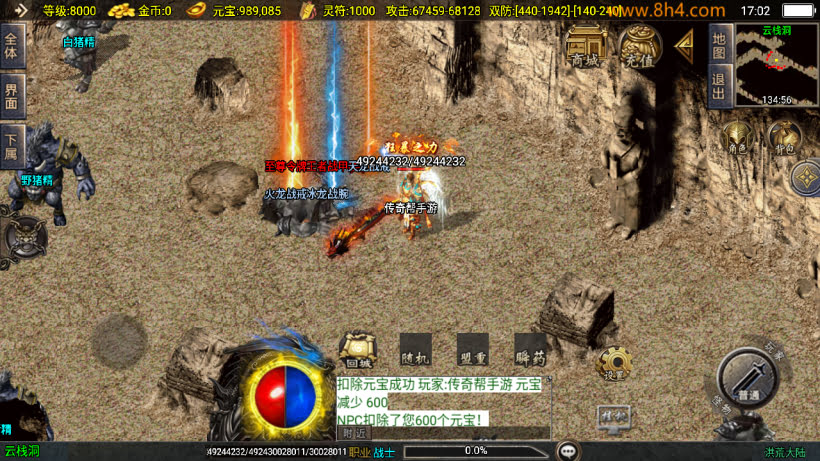
Task: Click the 退出 exit button
Action: (x=719, y=86)
